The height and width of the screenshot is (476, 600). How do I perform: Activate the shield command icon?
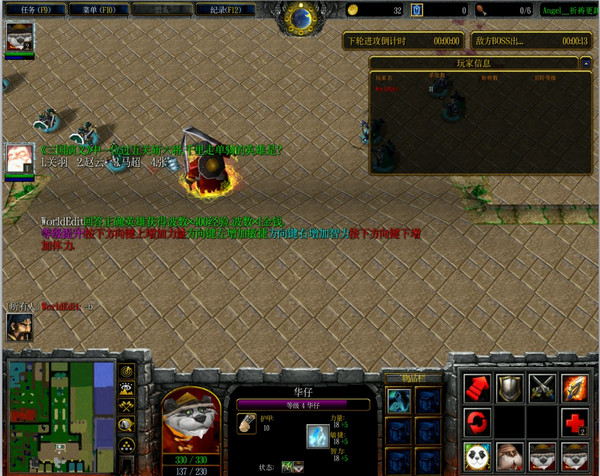coord(511,387)
